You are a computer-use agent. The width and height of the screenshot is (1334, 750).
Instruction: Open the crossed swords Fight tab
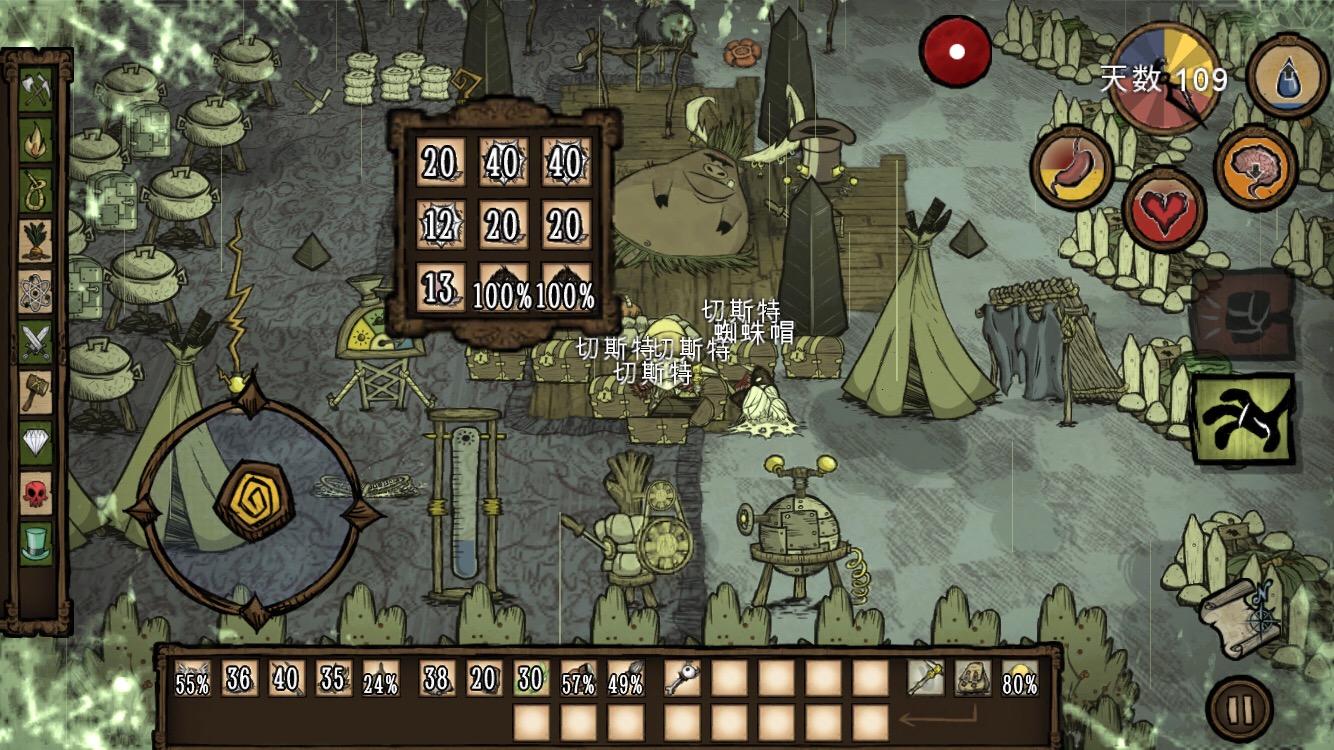click(x=36, y=342)
